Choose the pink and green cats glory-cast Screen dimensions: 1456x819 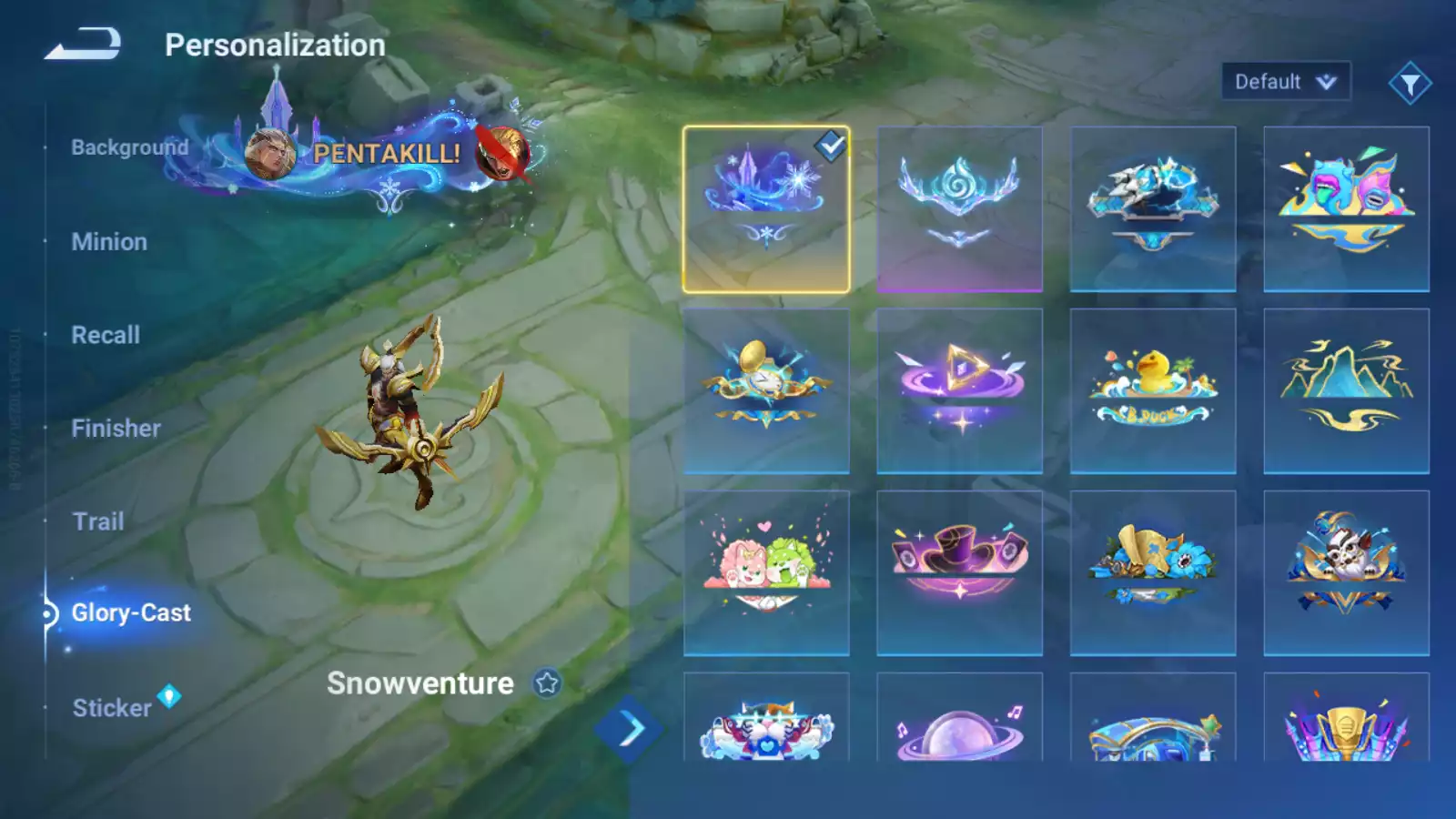point(766,573)
